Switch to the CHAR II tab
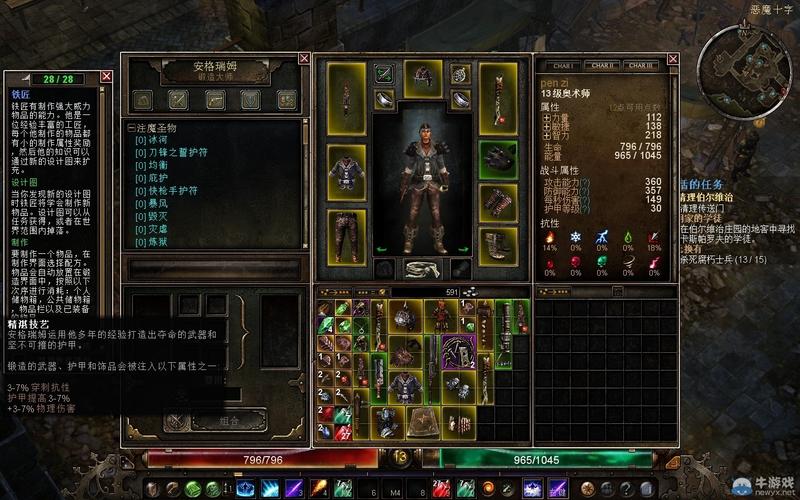 (602, 65)
